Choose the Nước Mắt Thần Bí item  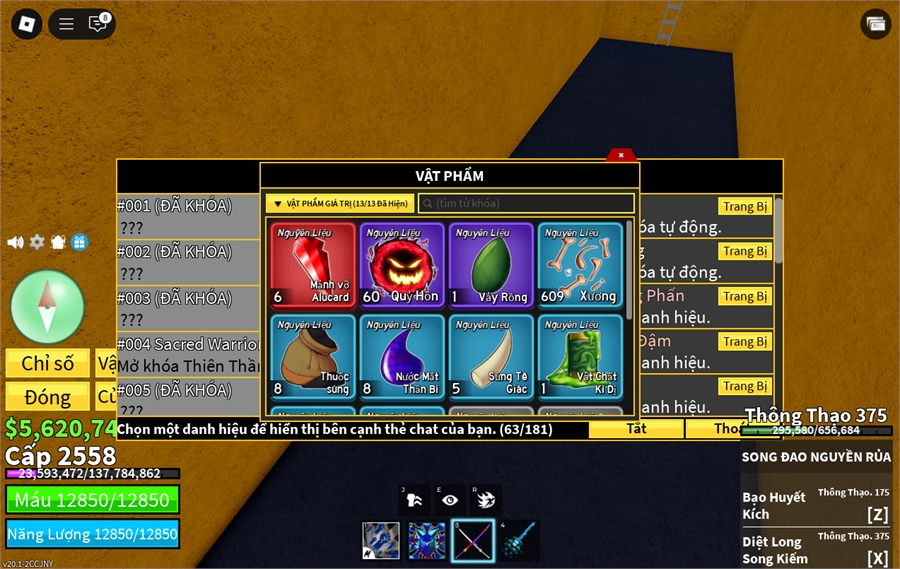pyautogui.click(x=402, y=356)
